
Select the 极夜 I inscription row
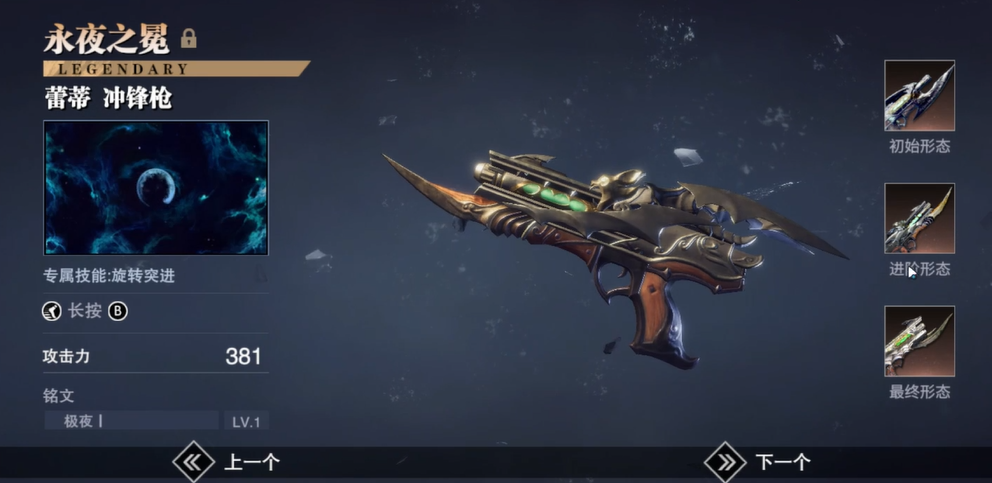point(131,421)
